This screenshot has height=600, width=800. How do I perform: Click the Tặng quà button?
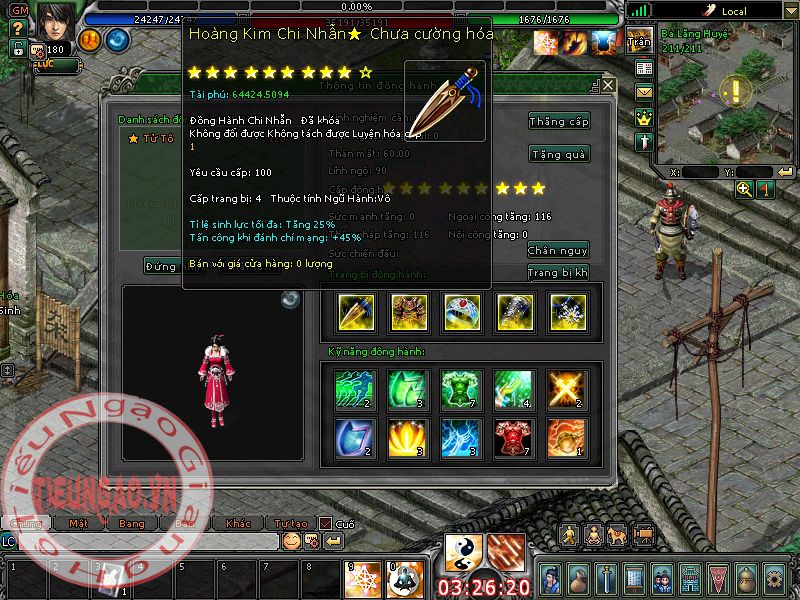[x=559, y=154]
